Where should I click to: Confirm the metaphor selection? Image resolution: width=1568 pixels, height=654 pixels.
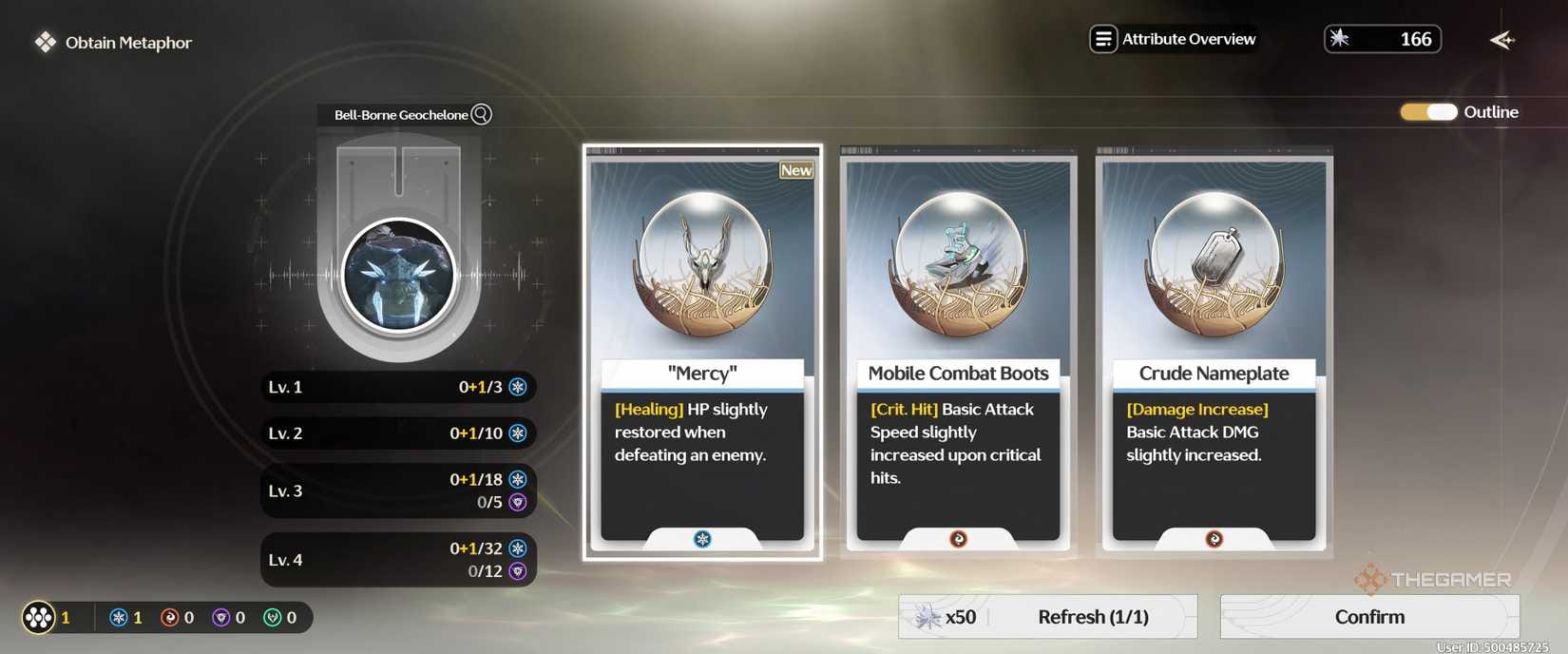(1368, 617)
